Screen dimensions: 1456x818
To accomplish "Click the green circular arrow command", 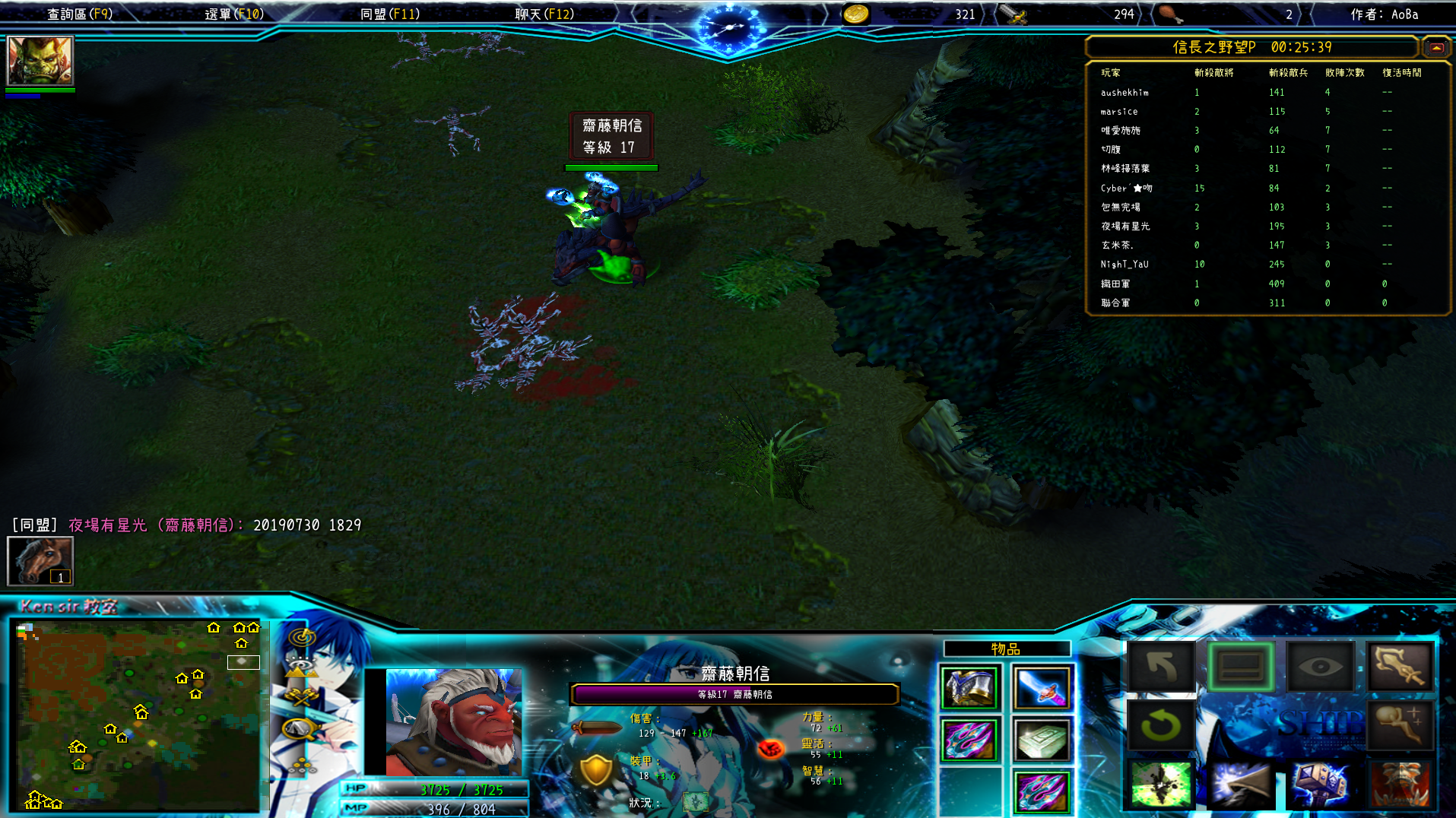I will (1161, 725).
